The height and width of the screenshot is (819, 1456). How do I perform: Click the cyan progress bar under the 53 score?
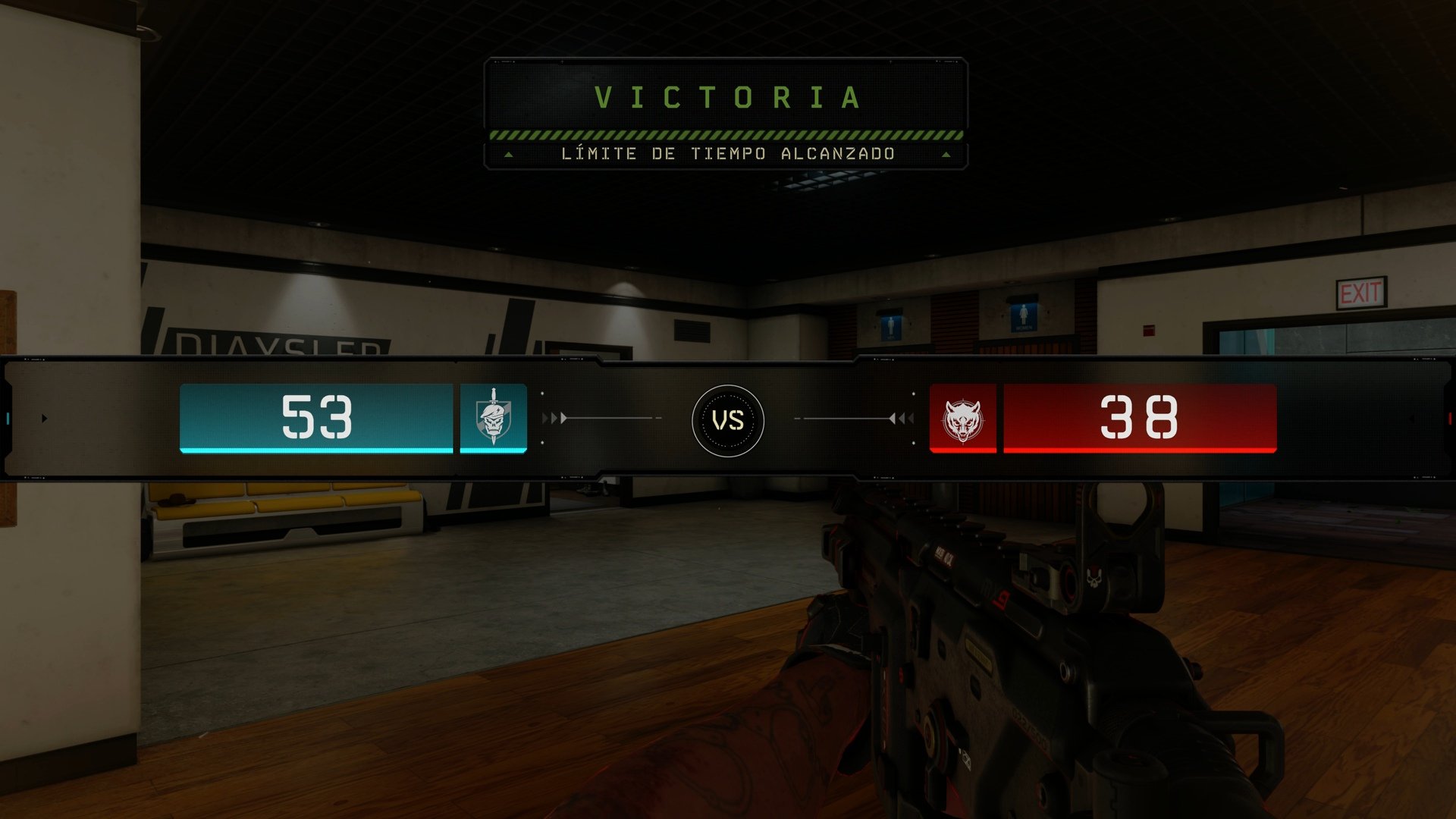(x=318, y=450)
